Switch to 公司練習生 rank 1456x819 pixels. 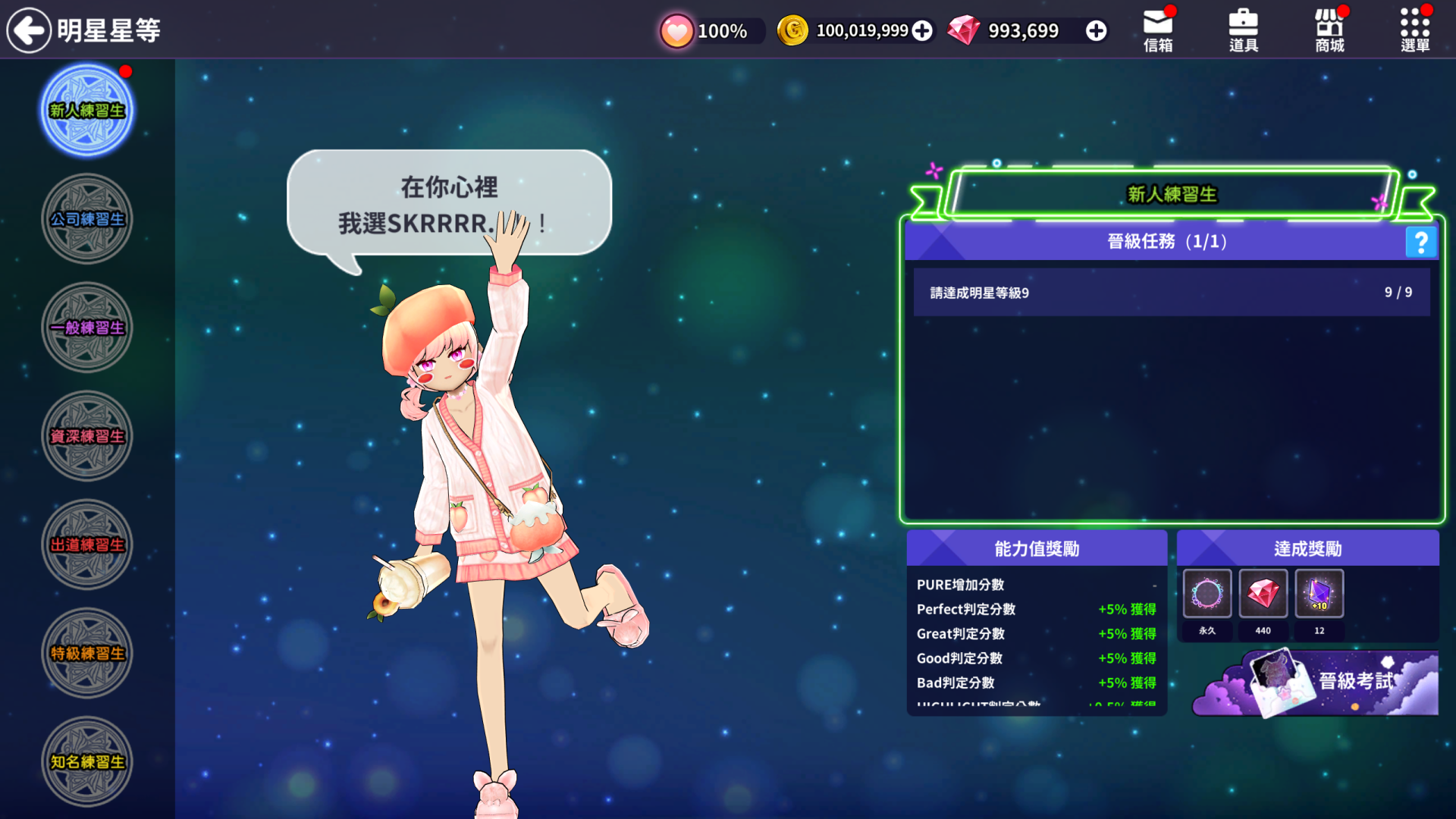[x=87, y=219]
